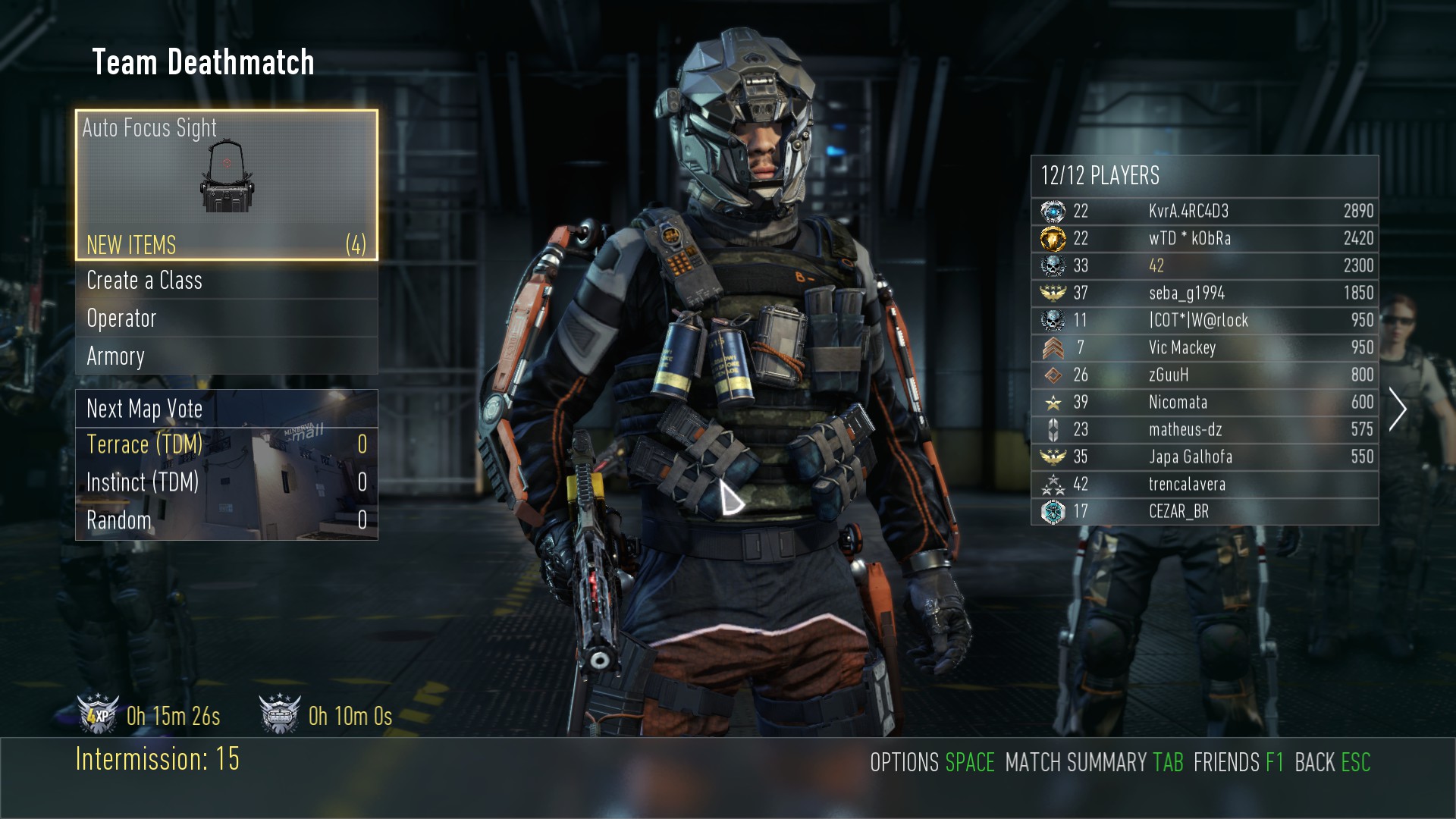
Task: Open Options from the bottom bar
Action: coord(931,762)
